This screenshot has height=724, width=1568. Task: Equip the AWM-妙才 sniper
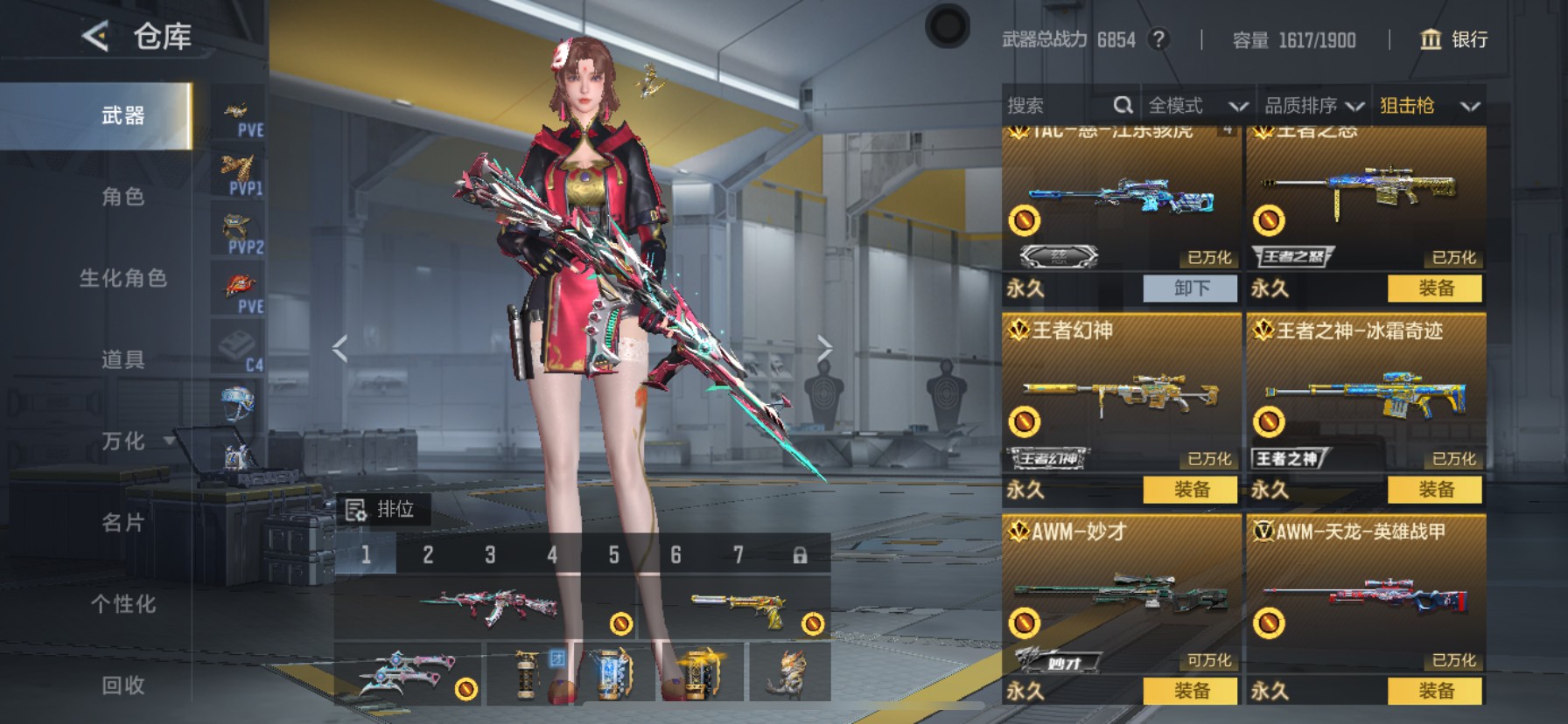[x=1191, y=691]
